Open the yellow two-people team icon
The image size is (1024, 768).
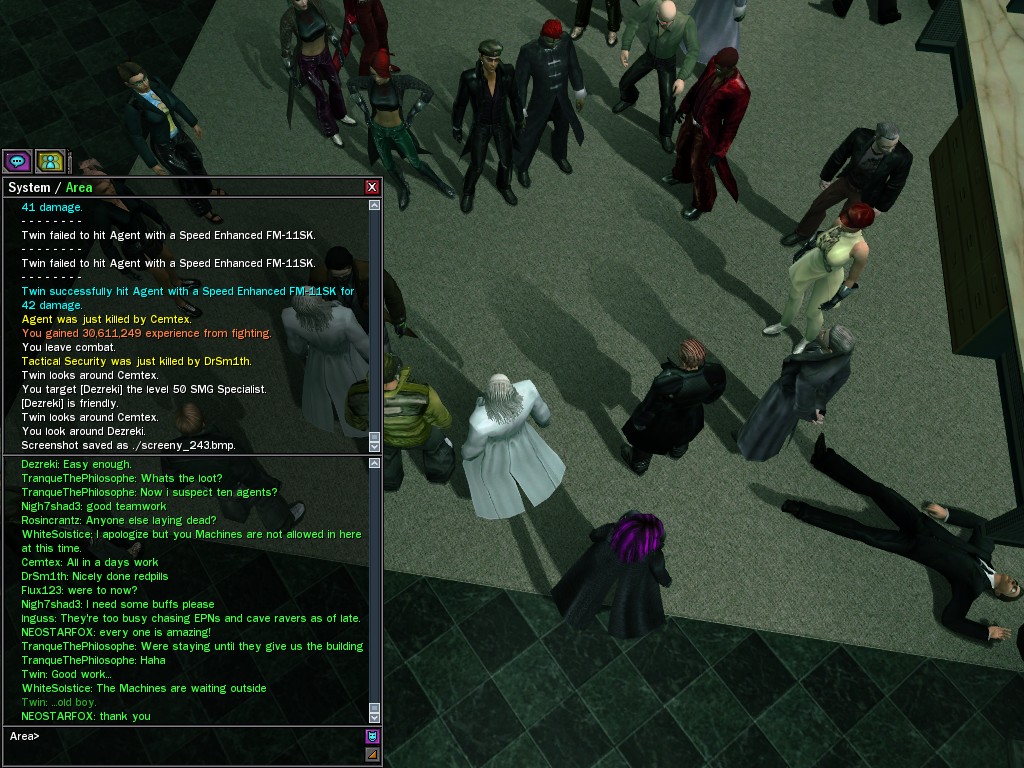pos(50,161)
